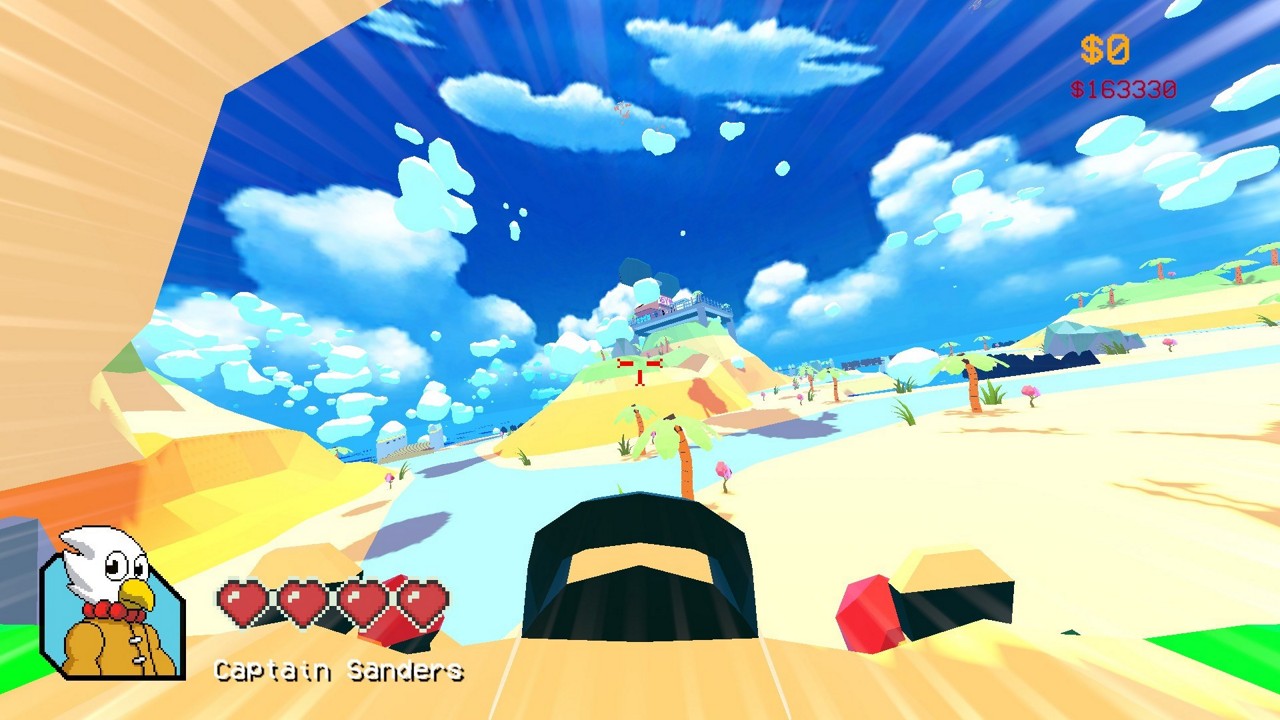Toggle the Captain Sanders name label

[x=337, y=671]
